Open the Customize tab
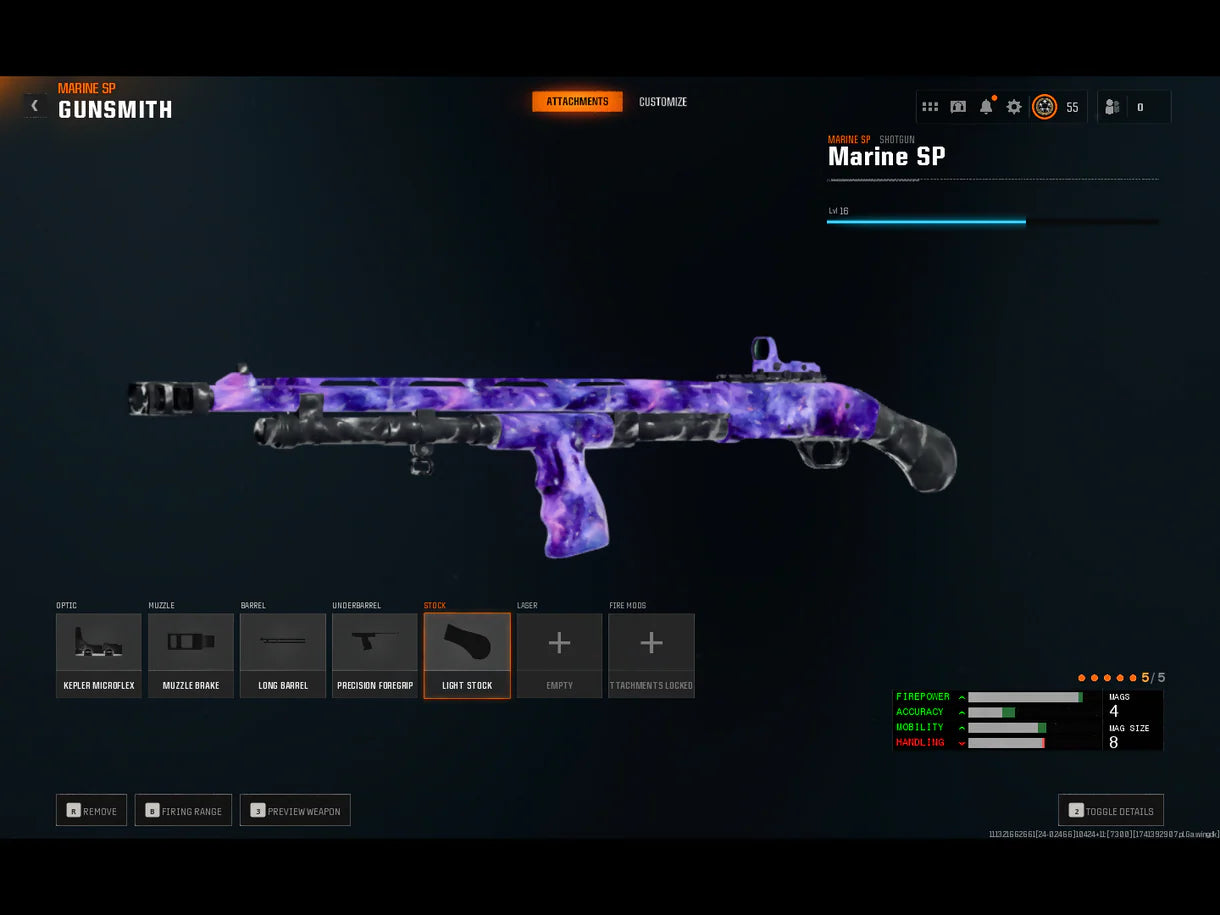 coord(663,102)
